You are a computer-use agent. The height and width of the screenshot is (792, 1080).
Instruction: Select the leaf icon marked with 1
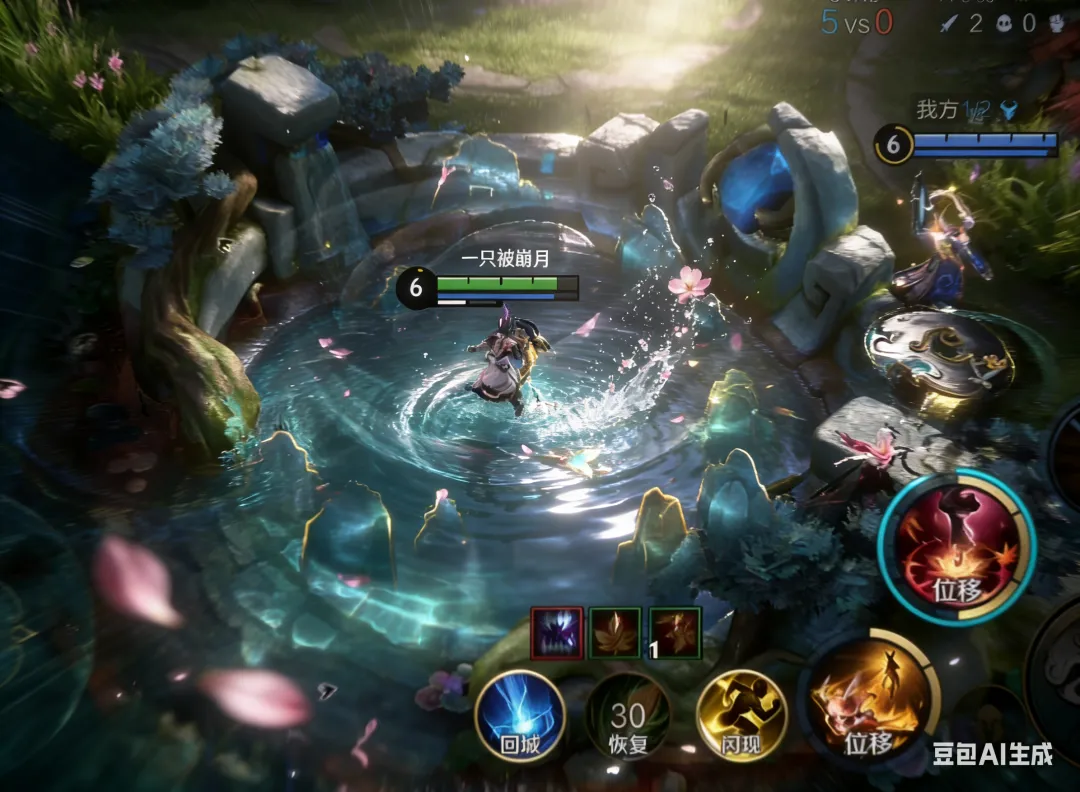pyautogui.click(x=675, y=633)
